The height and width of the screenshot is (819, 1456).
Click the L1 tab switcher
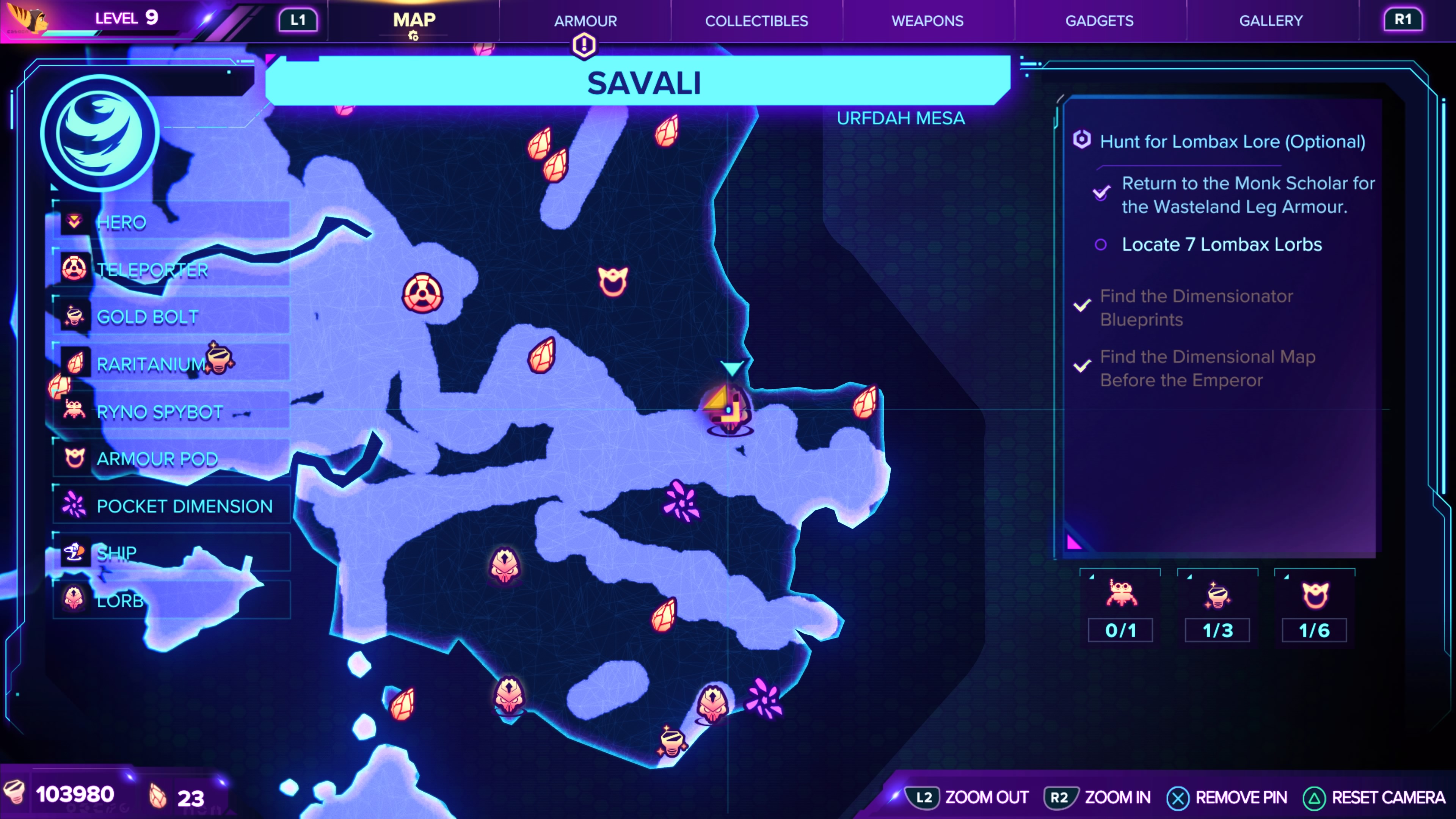(298, 19)
